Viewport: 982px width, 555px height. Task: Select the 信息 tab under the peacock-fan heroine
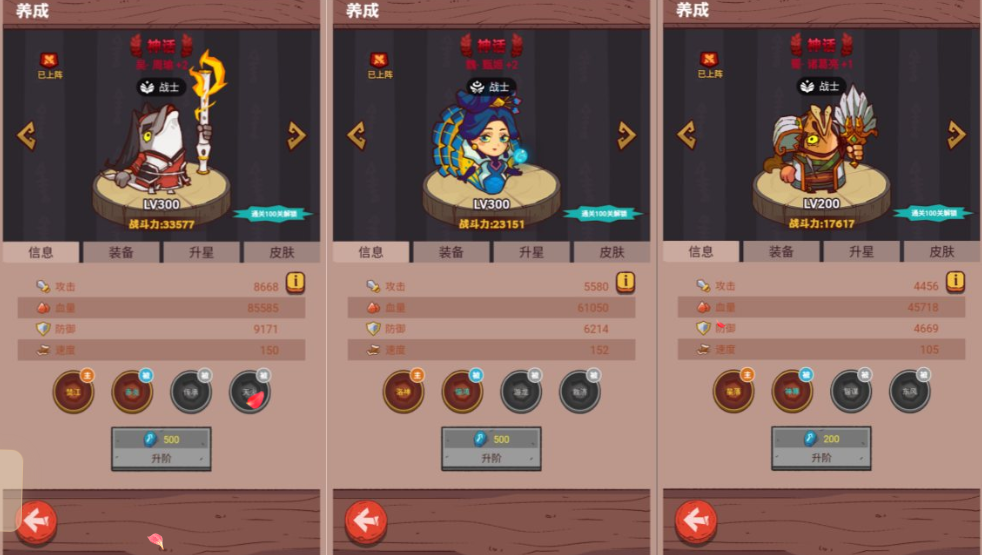click(371, 252)
